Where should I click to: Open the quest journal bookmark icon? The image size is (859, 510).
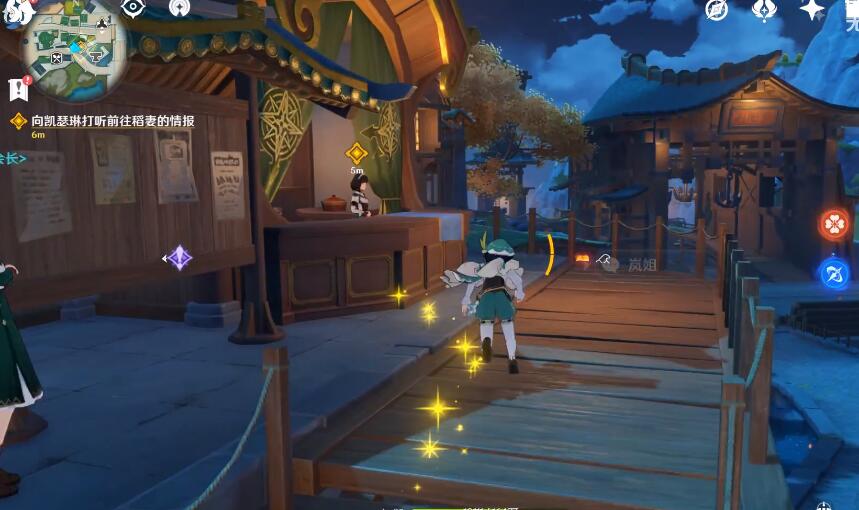click(17, 89)
